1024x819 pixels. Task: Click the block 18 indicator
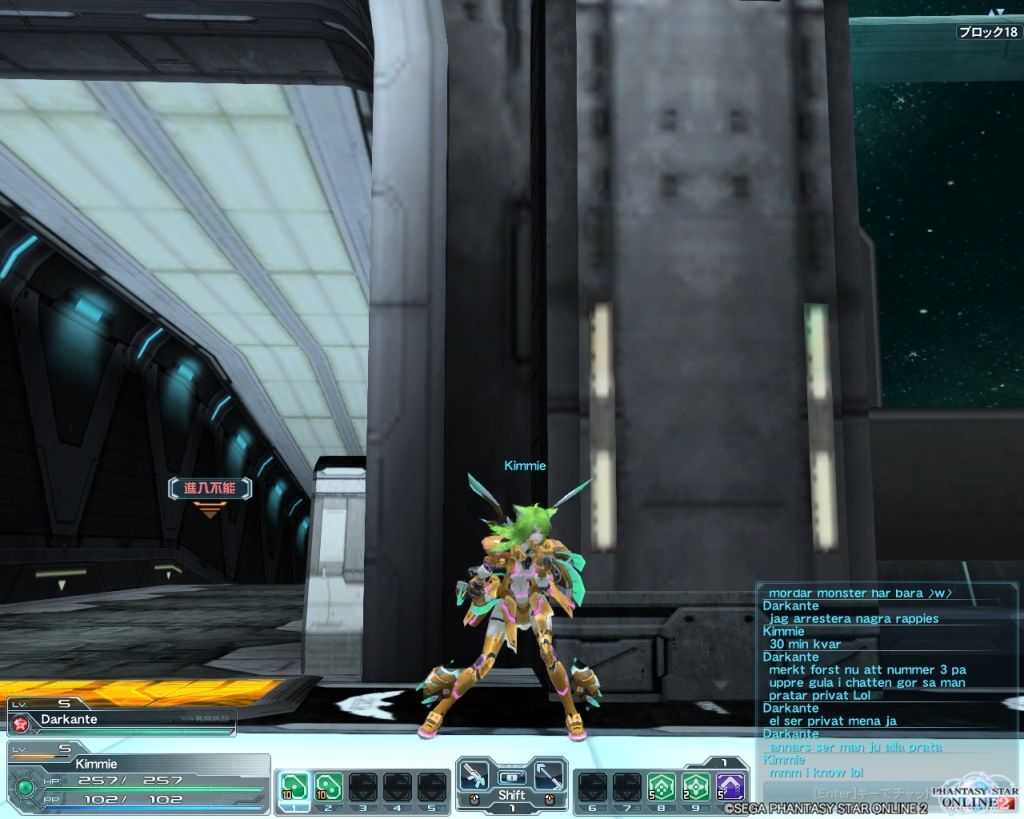[x=988, y=32]
